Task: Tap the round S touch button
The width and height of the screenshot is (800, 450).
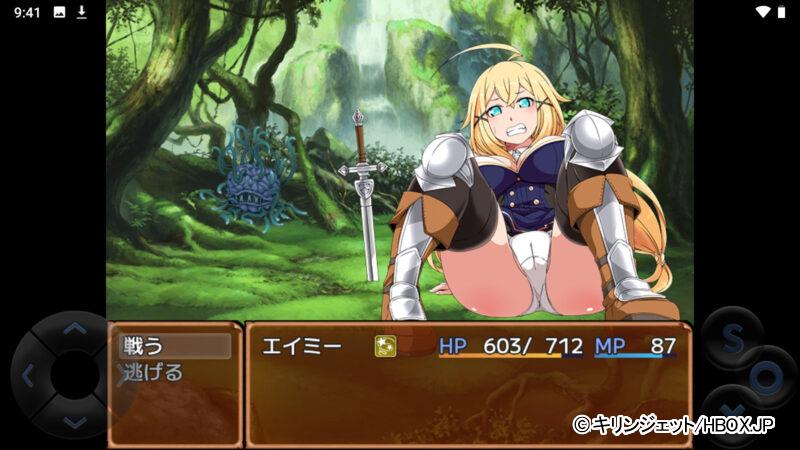Action: pyautogui.click(x=731, y=338)
